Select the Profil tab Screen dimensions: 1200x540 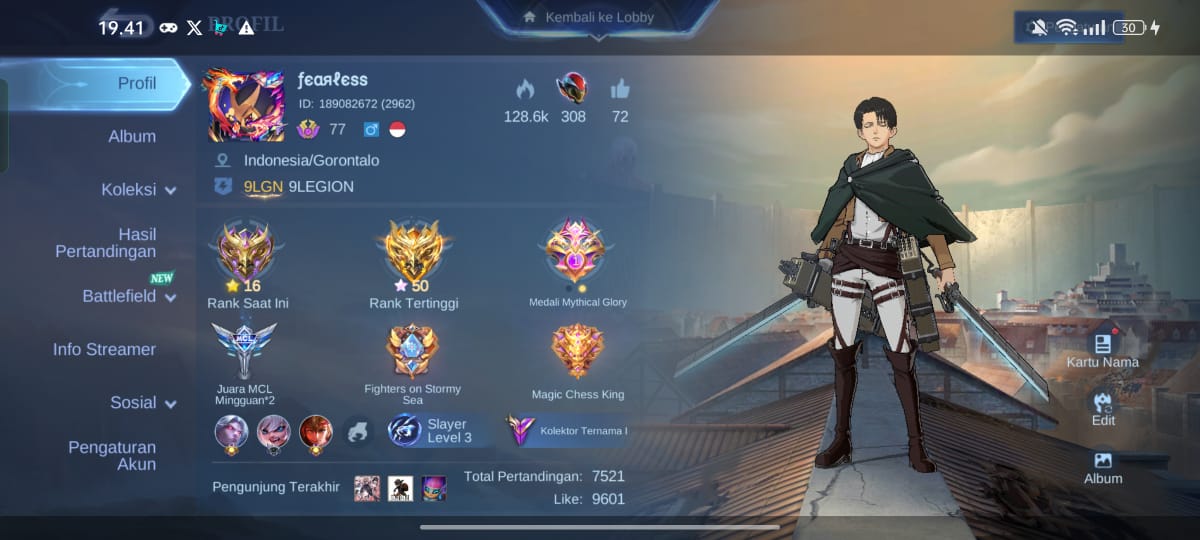click(x=137, y=83)
